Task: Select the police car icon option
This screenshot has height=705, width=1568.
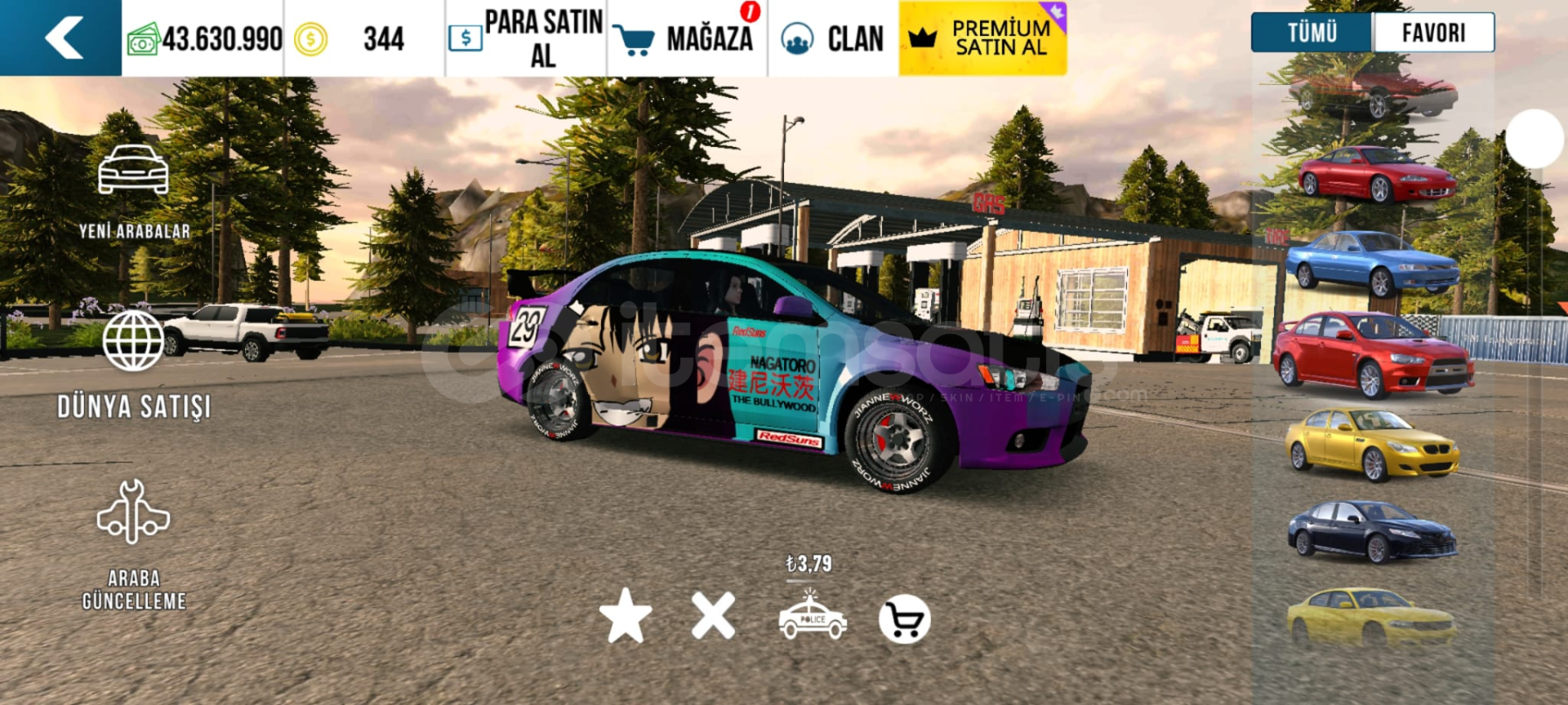Action: coord(812,618)
